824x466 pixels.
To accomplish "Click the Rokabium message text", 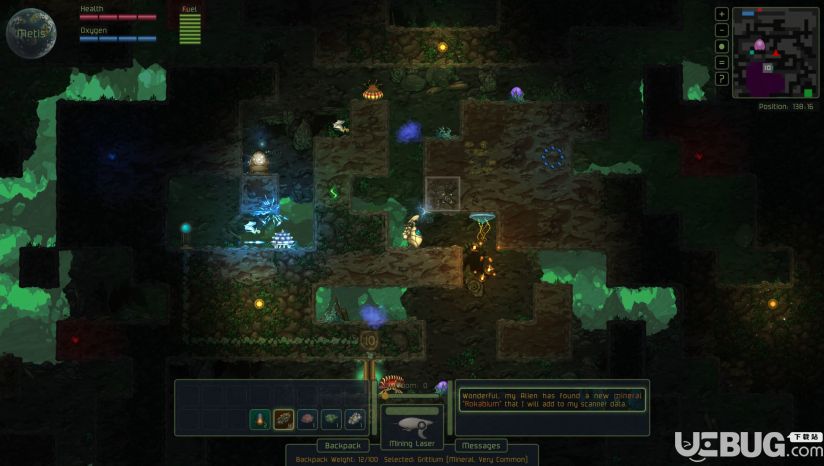I will point(552,400).
